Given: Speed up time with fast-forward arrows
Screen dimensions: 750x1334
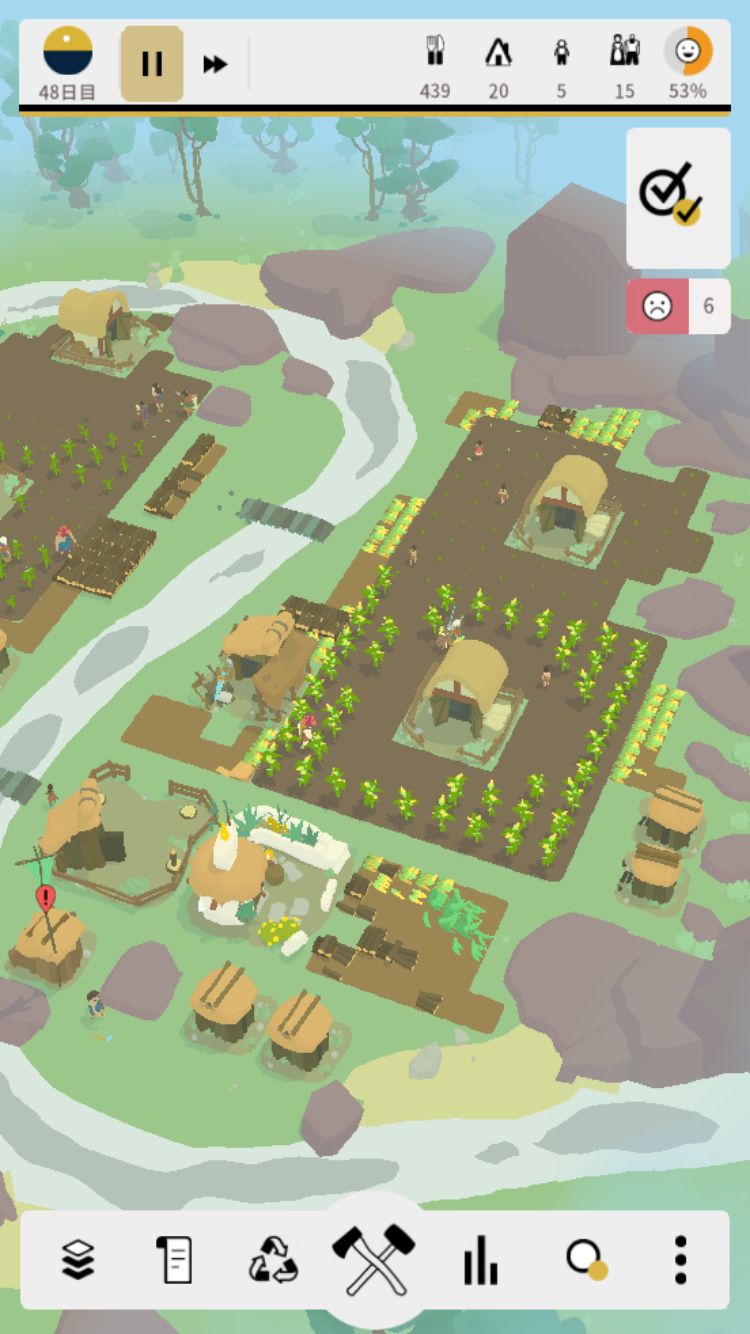Looking at the screenshot, I should click(x=215, y=65).
